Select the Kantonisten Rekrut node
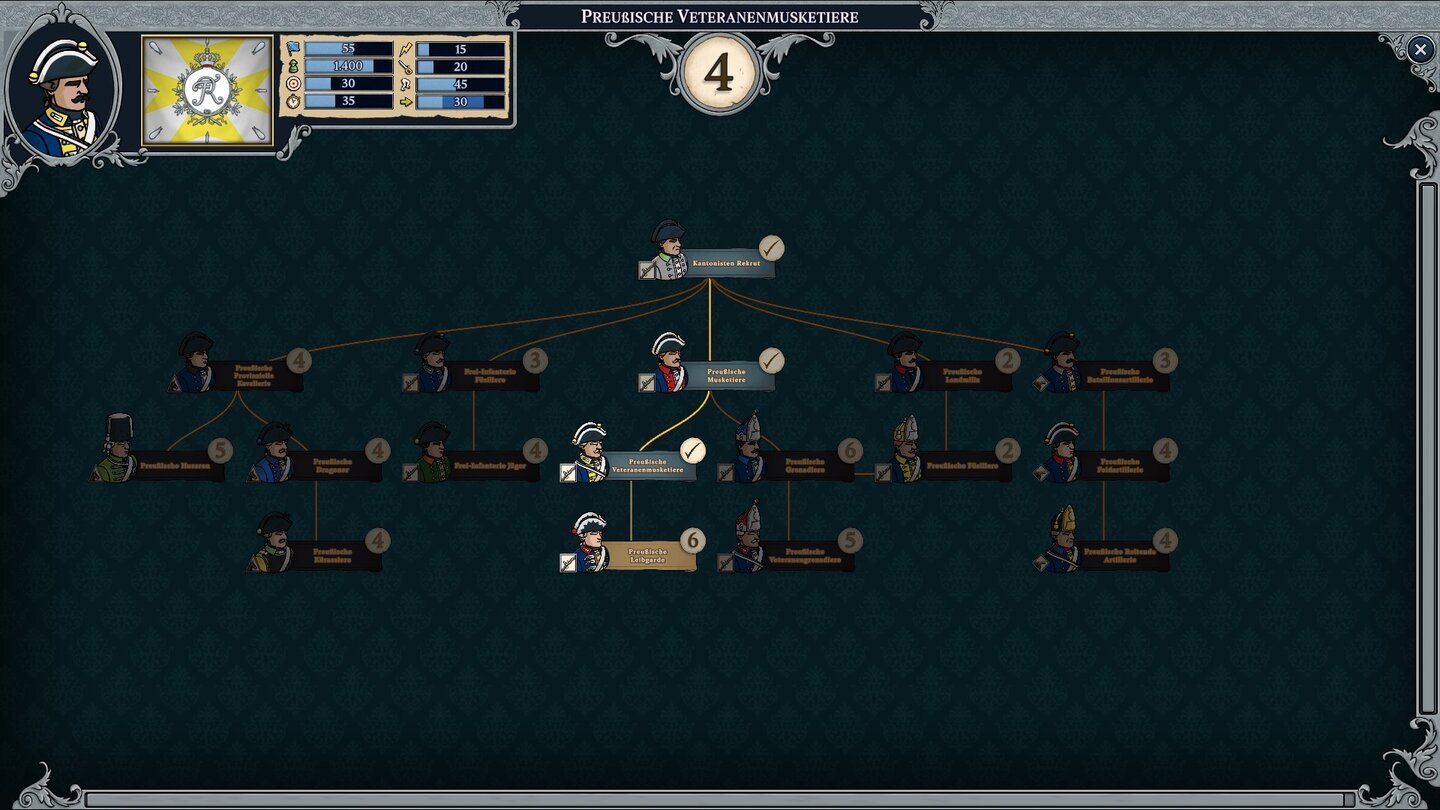 [x=725, y=263]
